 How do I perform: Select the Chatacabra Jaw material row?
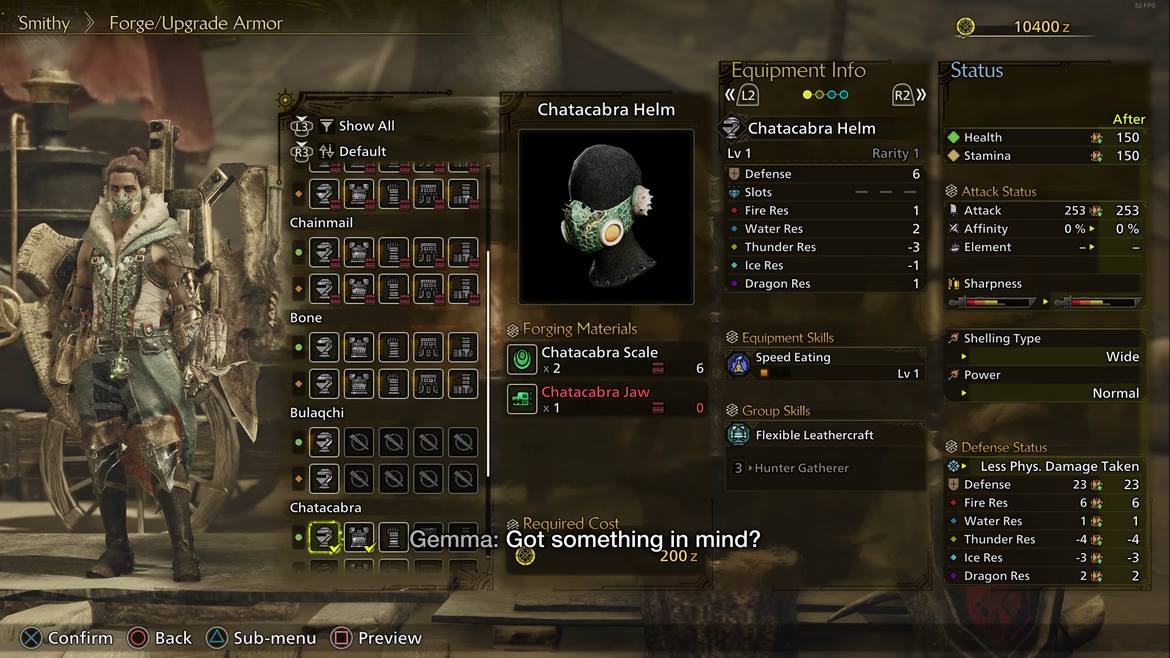pos(606,400)
